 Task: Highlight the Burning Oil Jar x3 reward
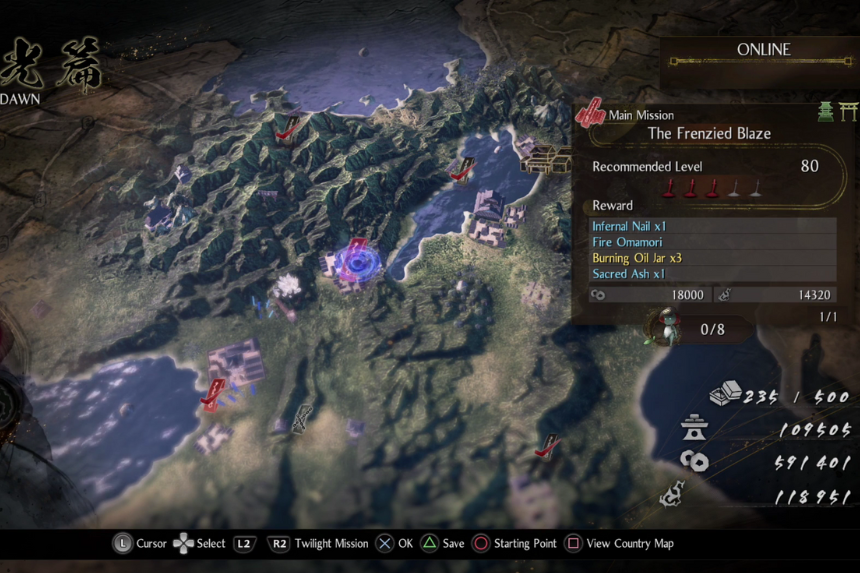(713, 258)
